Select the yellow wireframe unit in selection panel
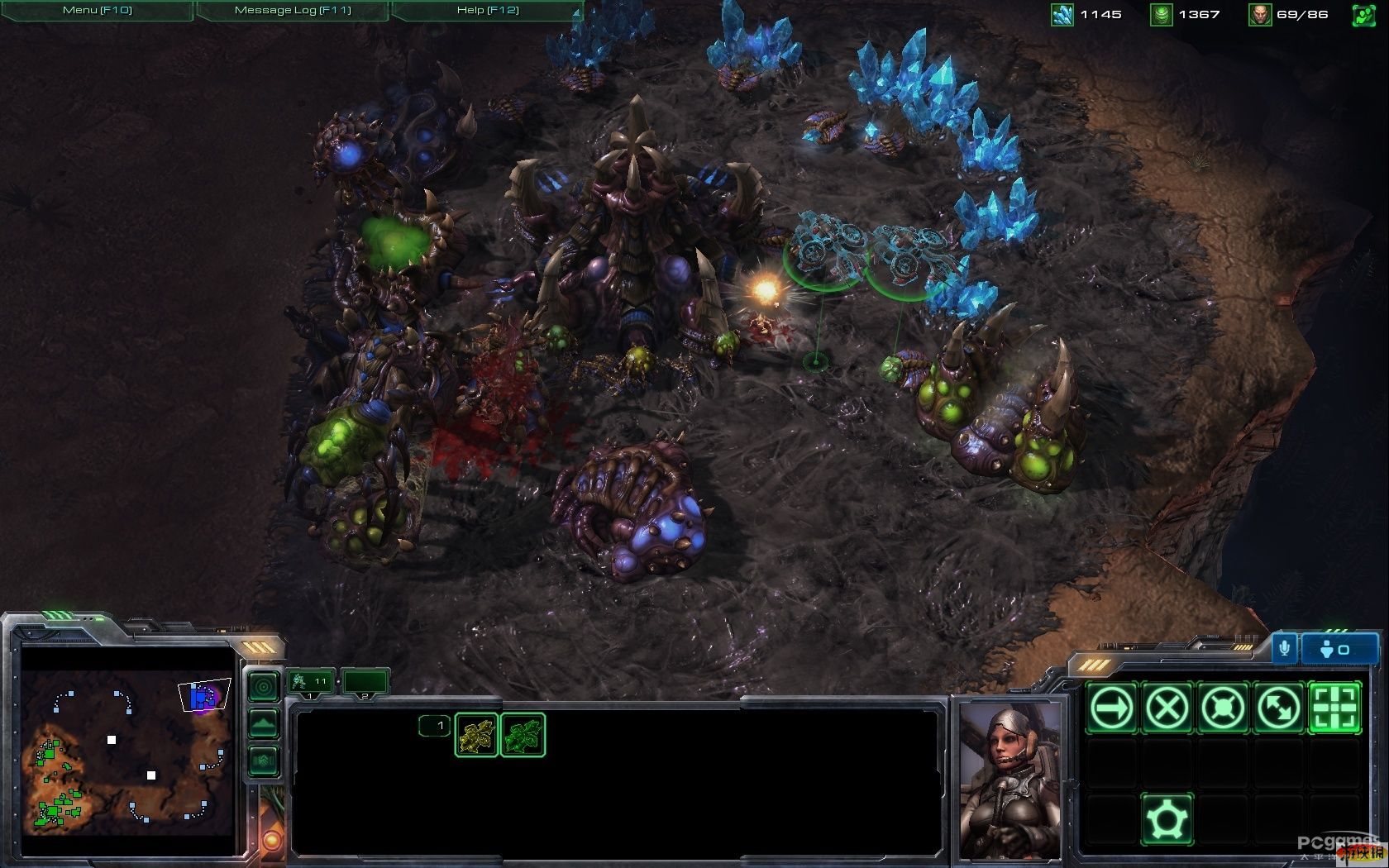The height and width of the screenshot is (868, 1389). [477, 735]
